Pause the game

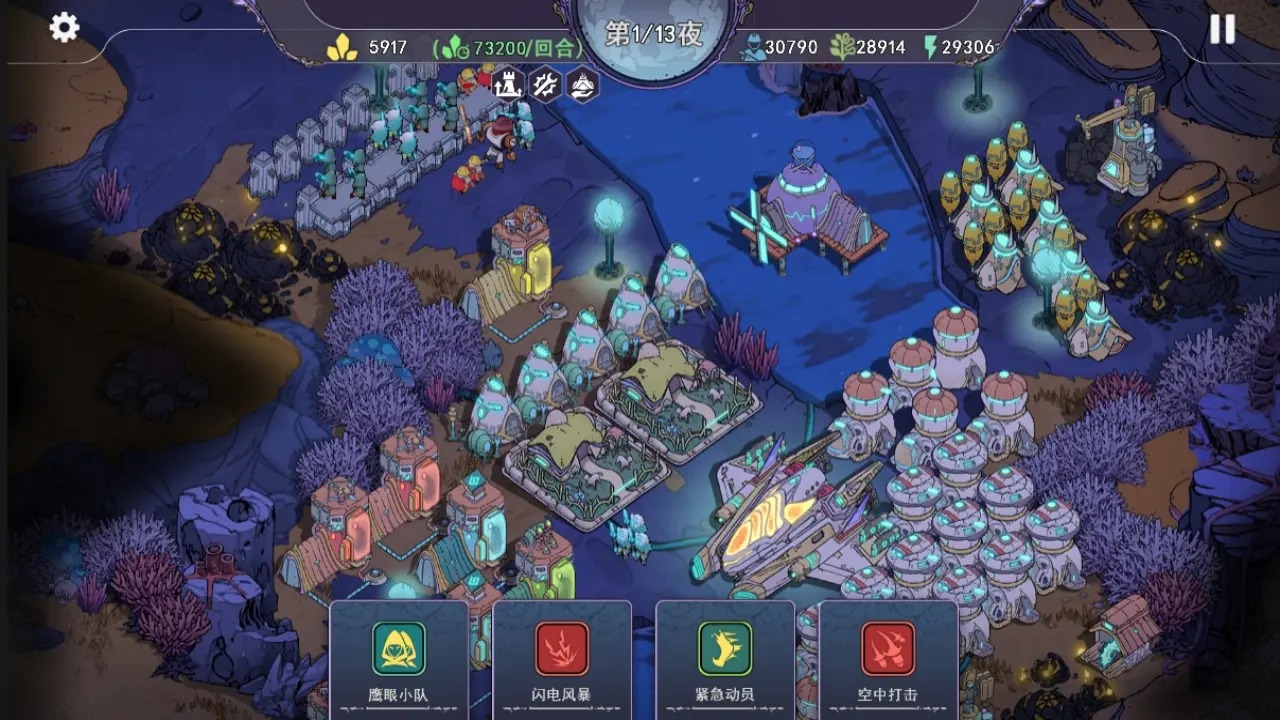[x=1222, y=29]
